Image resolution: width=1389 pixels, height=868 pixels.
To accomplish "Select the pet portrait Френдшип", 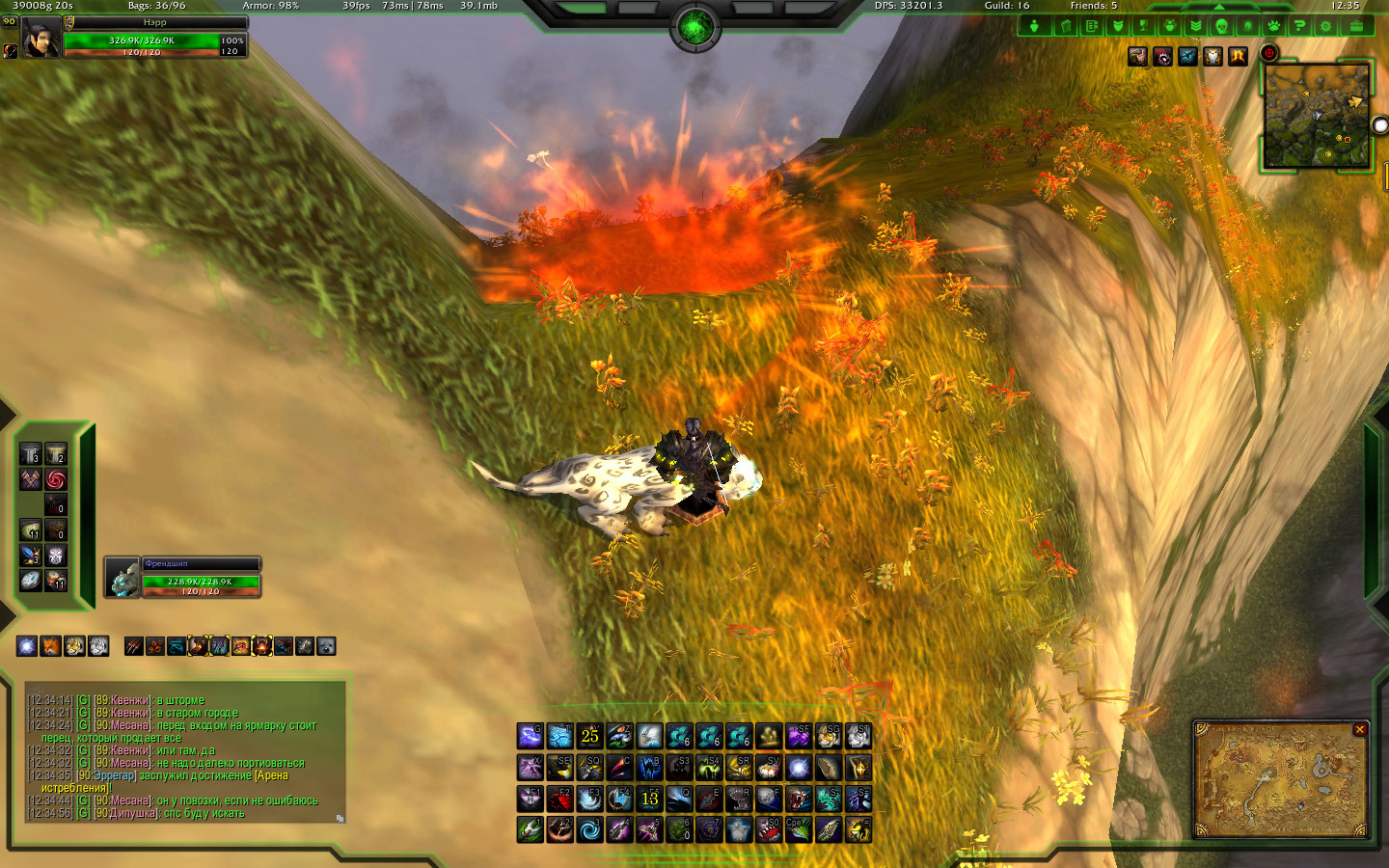I will (x=123, y=578).
